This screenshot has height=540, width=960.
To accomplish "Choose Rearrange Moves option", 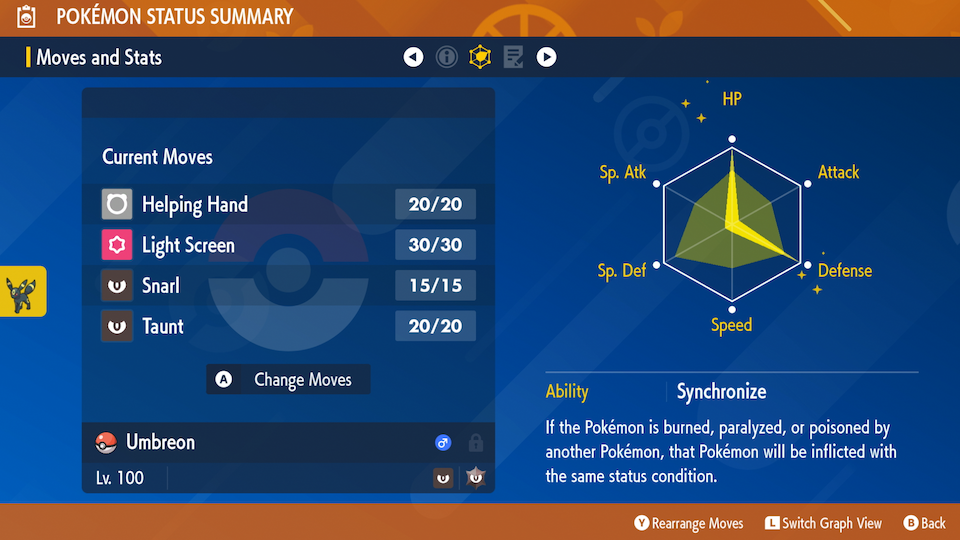I will point(689,523).
